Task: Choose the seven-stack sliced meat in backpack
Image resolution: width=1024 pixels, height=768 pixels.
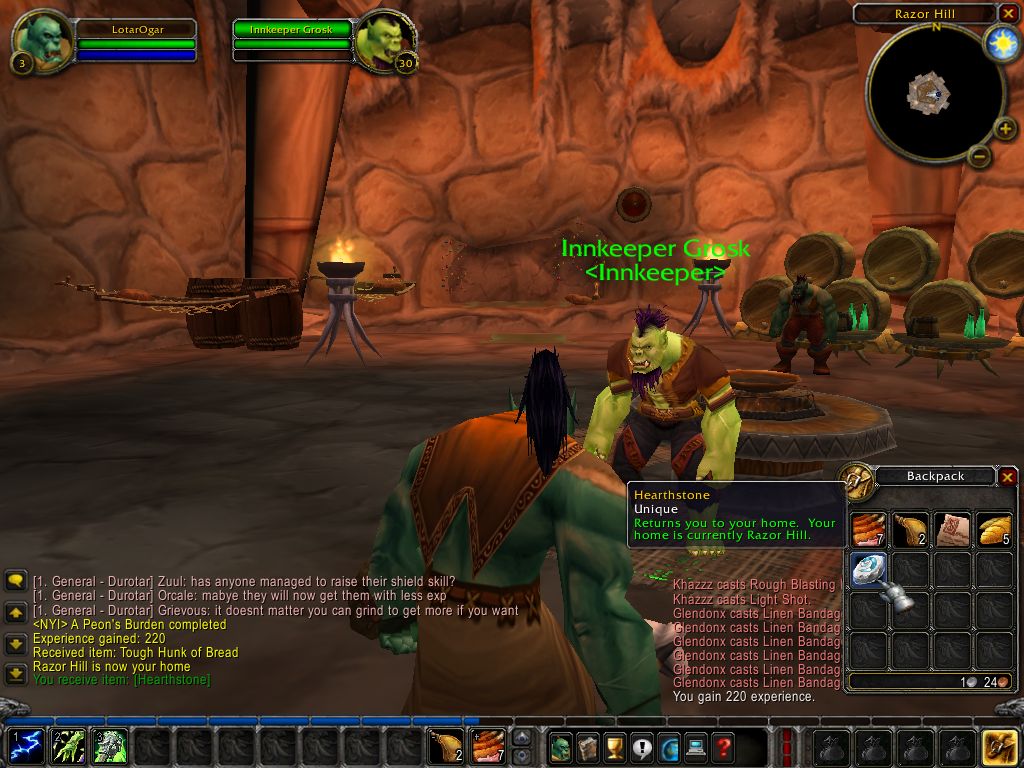Action: (868, 529)
